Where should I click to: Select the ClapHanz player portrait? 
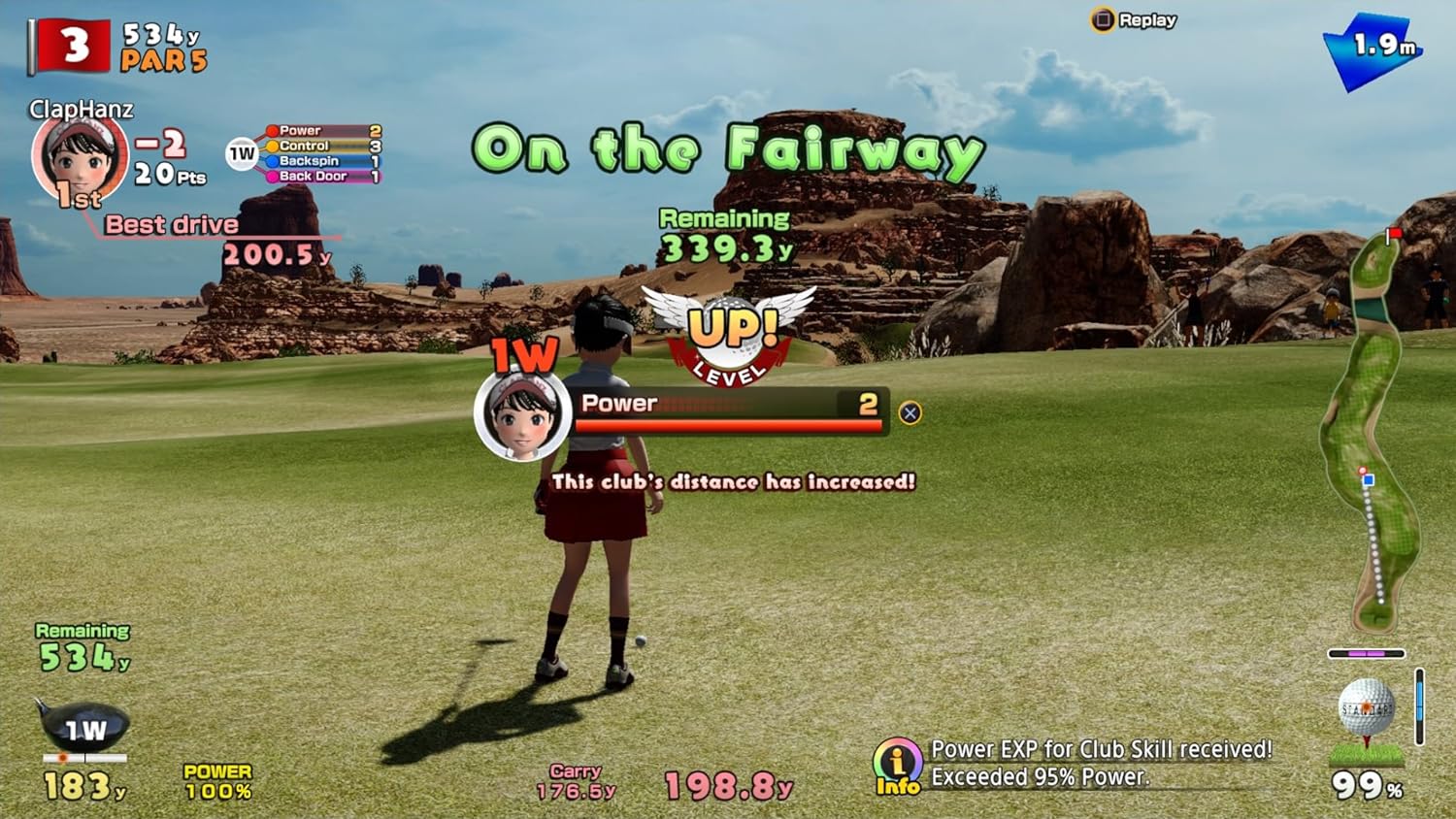tap(80, 160)
